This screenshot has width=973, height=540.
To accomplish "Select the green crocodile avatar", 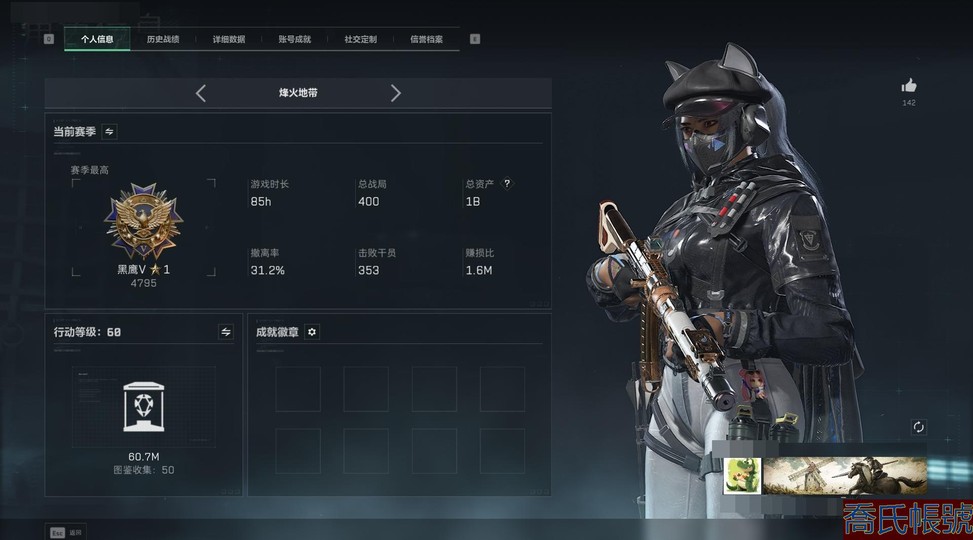I will click(x=743, y=476).
